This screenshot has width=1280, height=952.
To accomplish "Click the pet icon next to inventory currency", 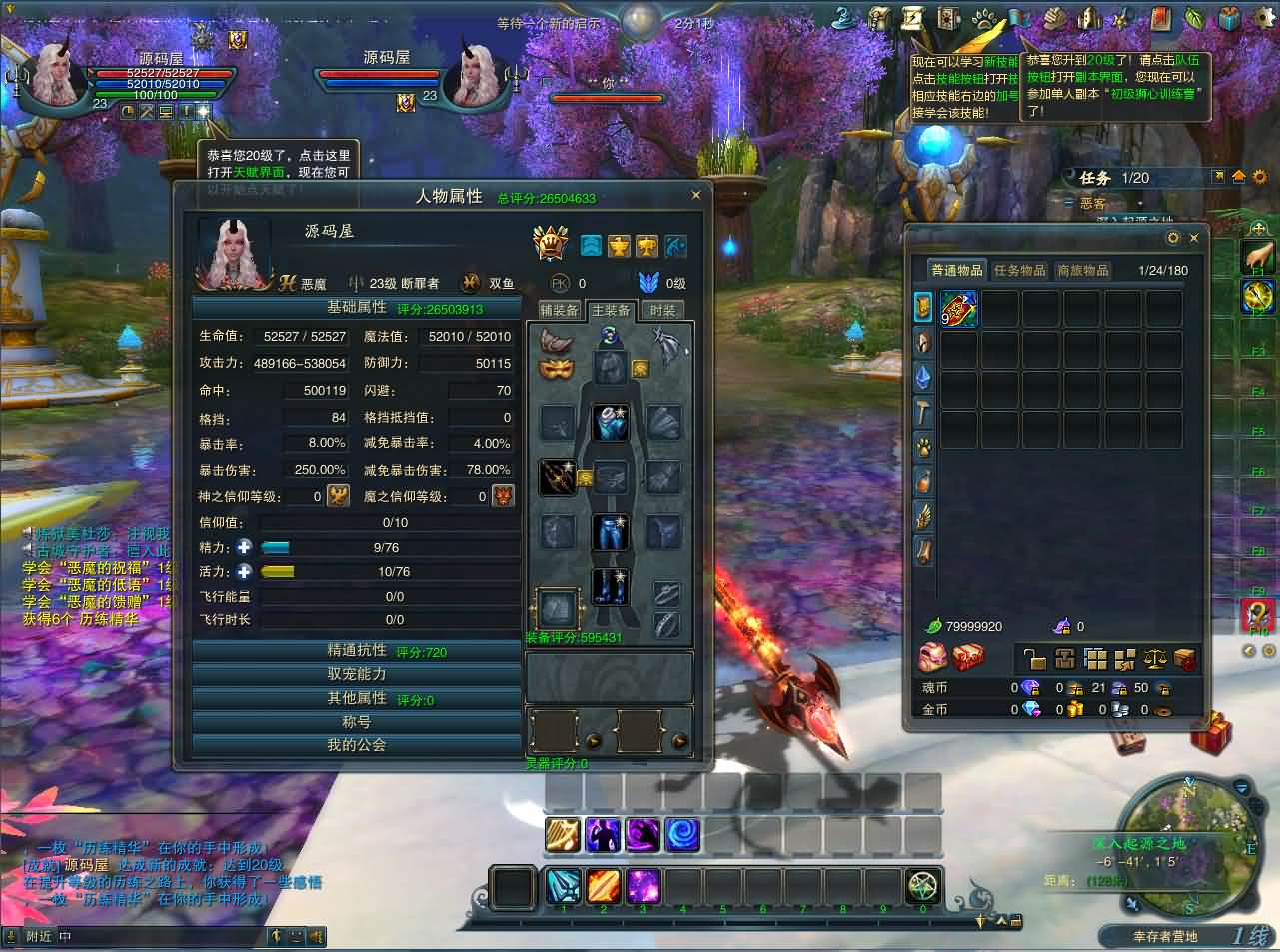I will 932,655.
